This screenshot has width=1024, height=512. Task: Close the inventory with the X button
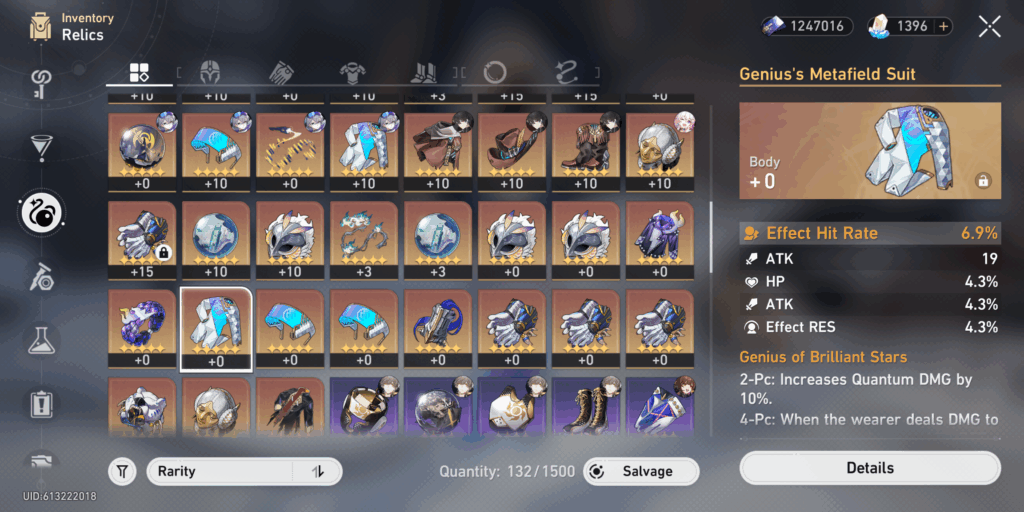989,27
